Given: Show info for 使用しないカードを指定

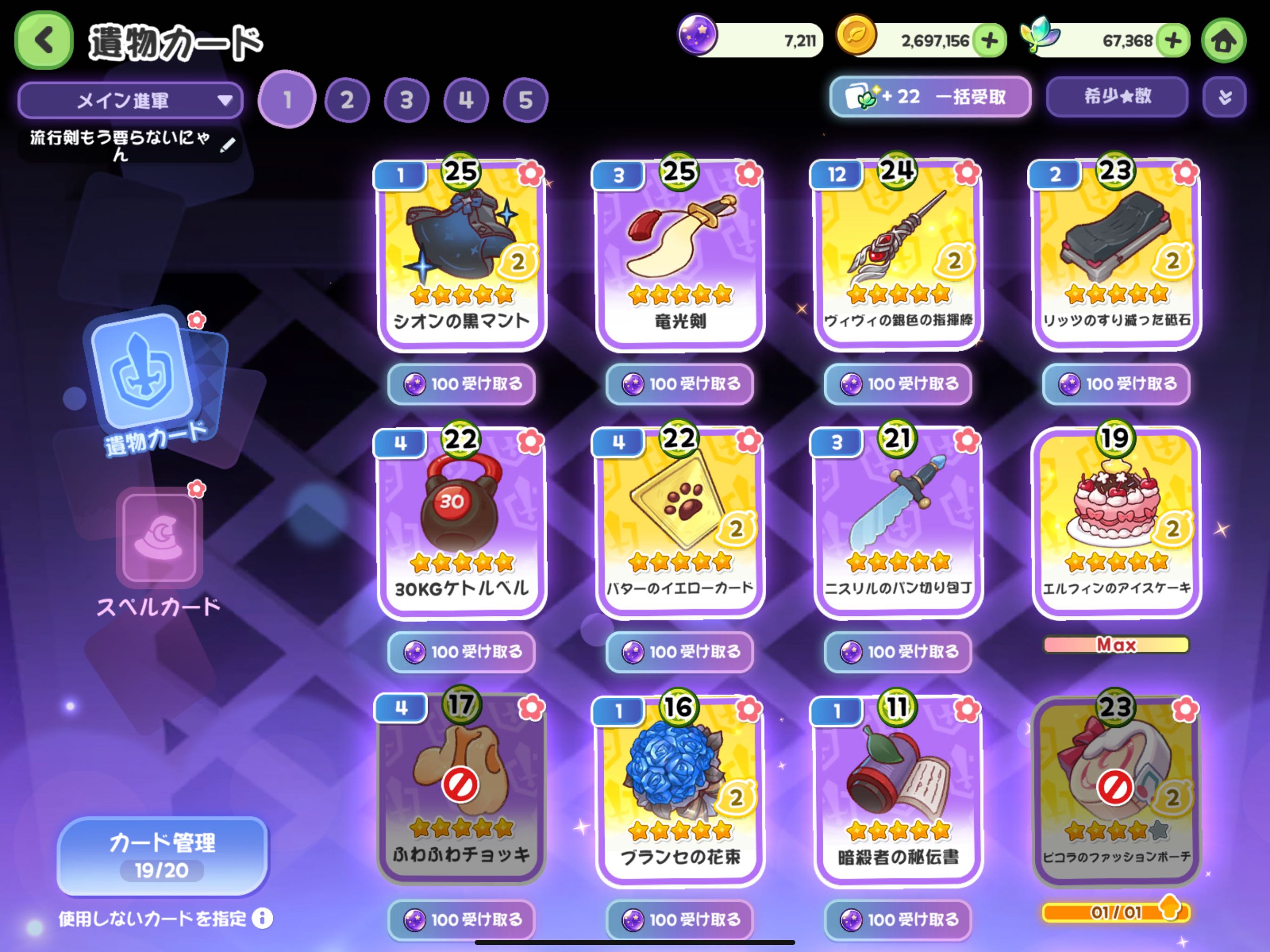Looking at the screenshot, I should (262, 919).
